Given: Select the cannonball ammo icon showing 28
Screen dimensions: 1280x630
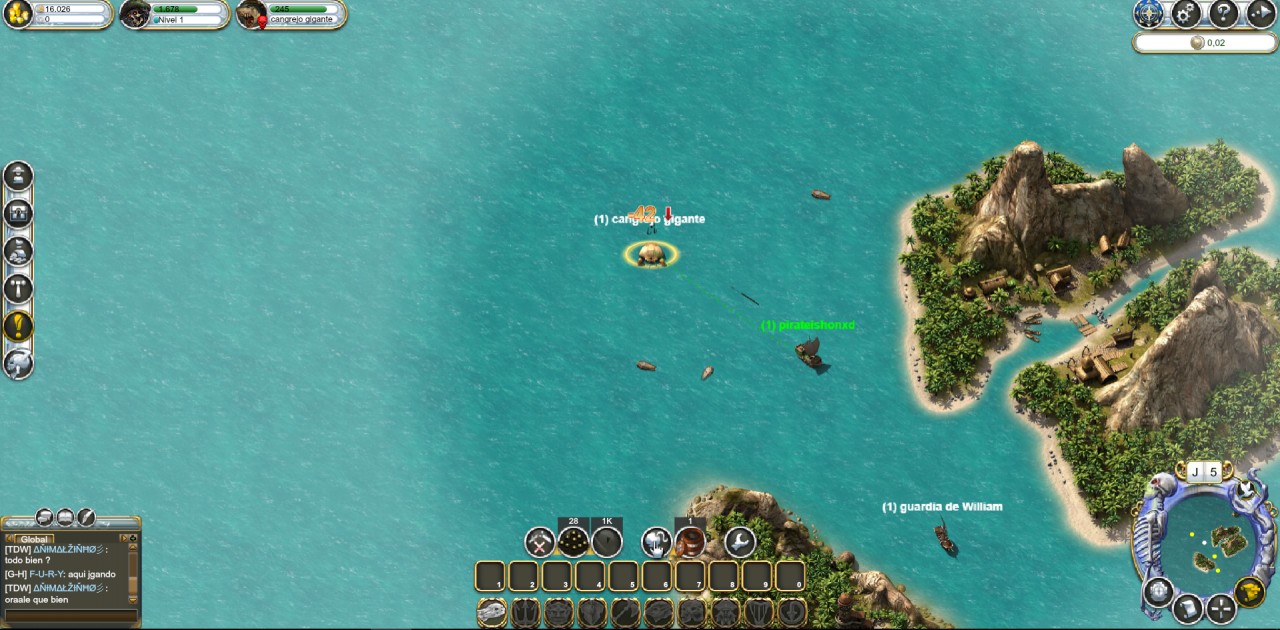Looking at the screenshot, I should pyautogui.click(x=573, y=542).
